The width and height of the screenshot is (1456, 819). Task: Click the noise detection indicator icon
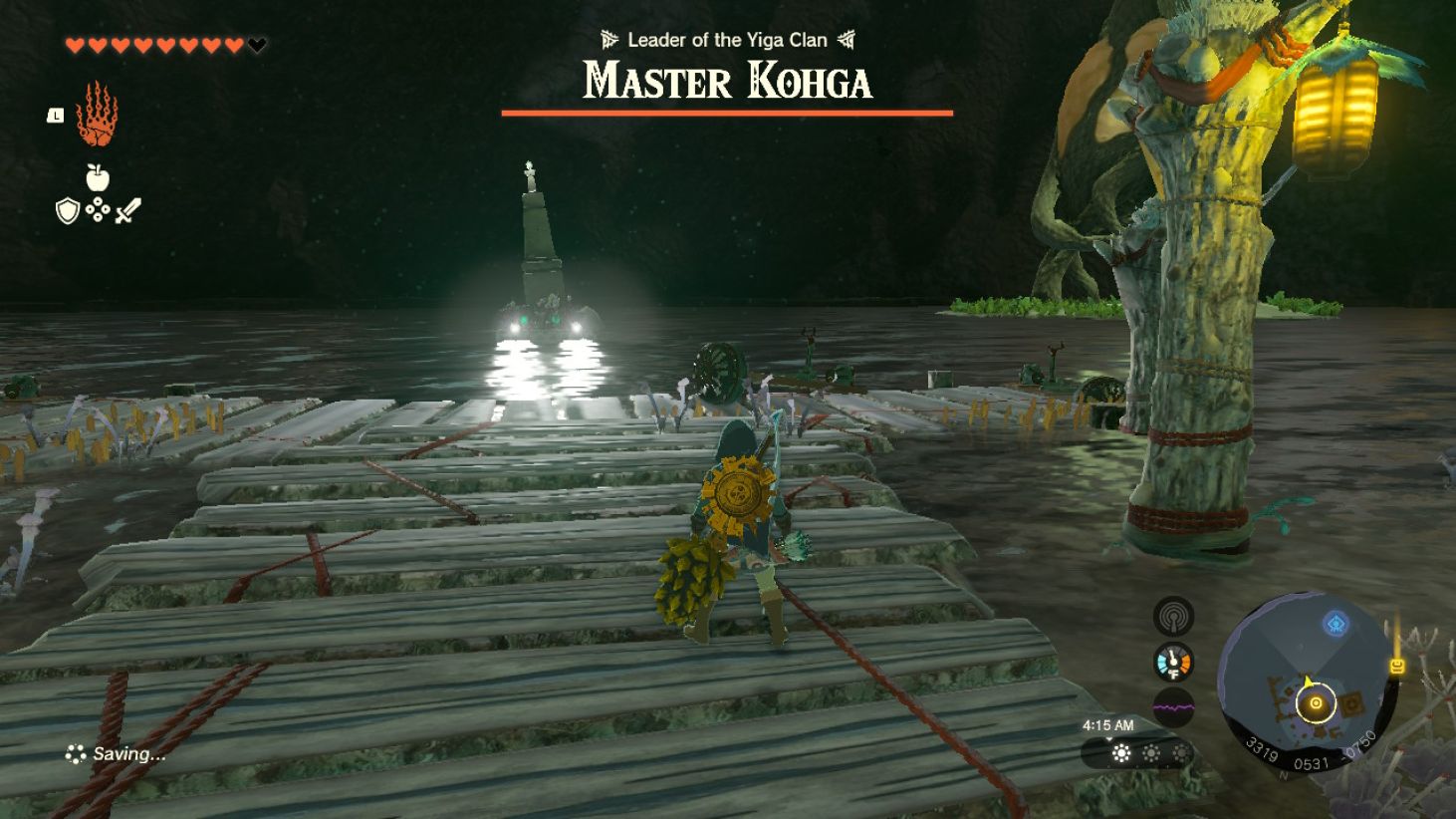coord(1175,616)
